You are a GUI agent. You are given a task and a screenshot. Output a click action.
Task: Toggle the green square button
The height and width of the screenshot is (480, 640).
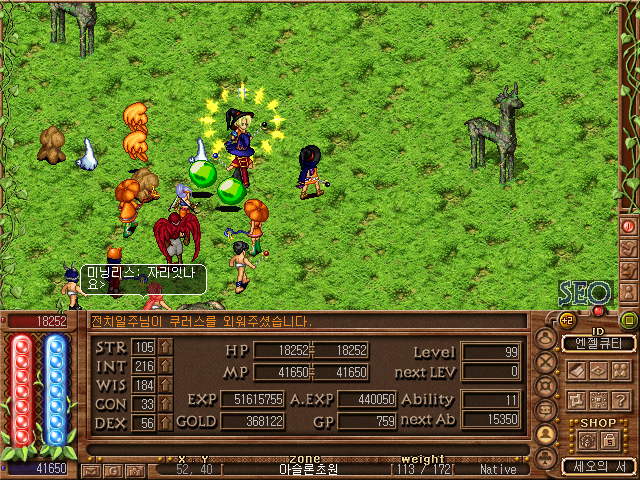[x=629, y=320]
